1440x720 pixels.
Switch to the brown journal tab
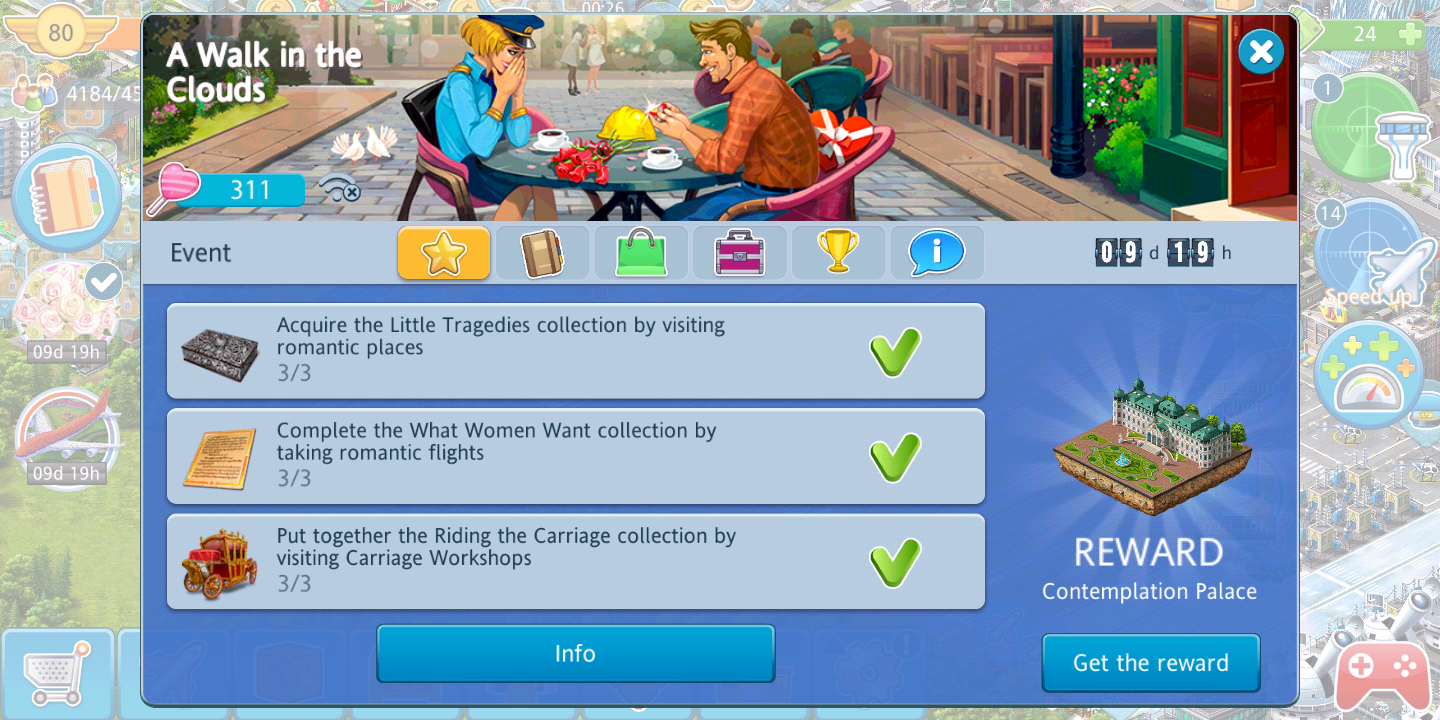(542, 253)
